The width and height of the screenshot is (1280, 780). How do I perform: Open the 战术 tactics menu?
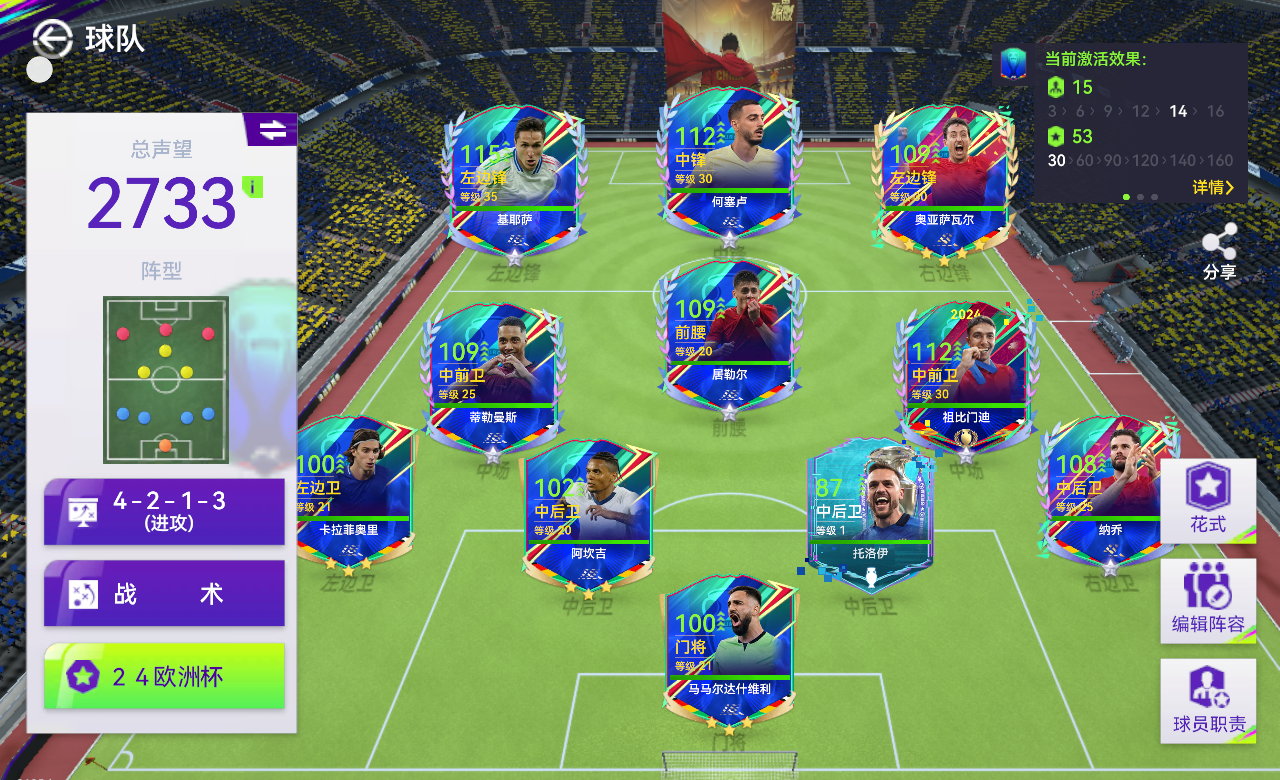(x=164, y=593)
